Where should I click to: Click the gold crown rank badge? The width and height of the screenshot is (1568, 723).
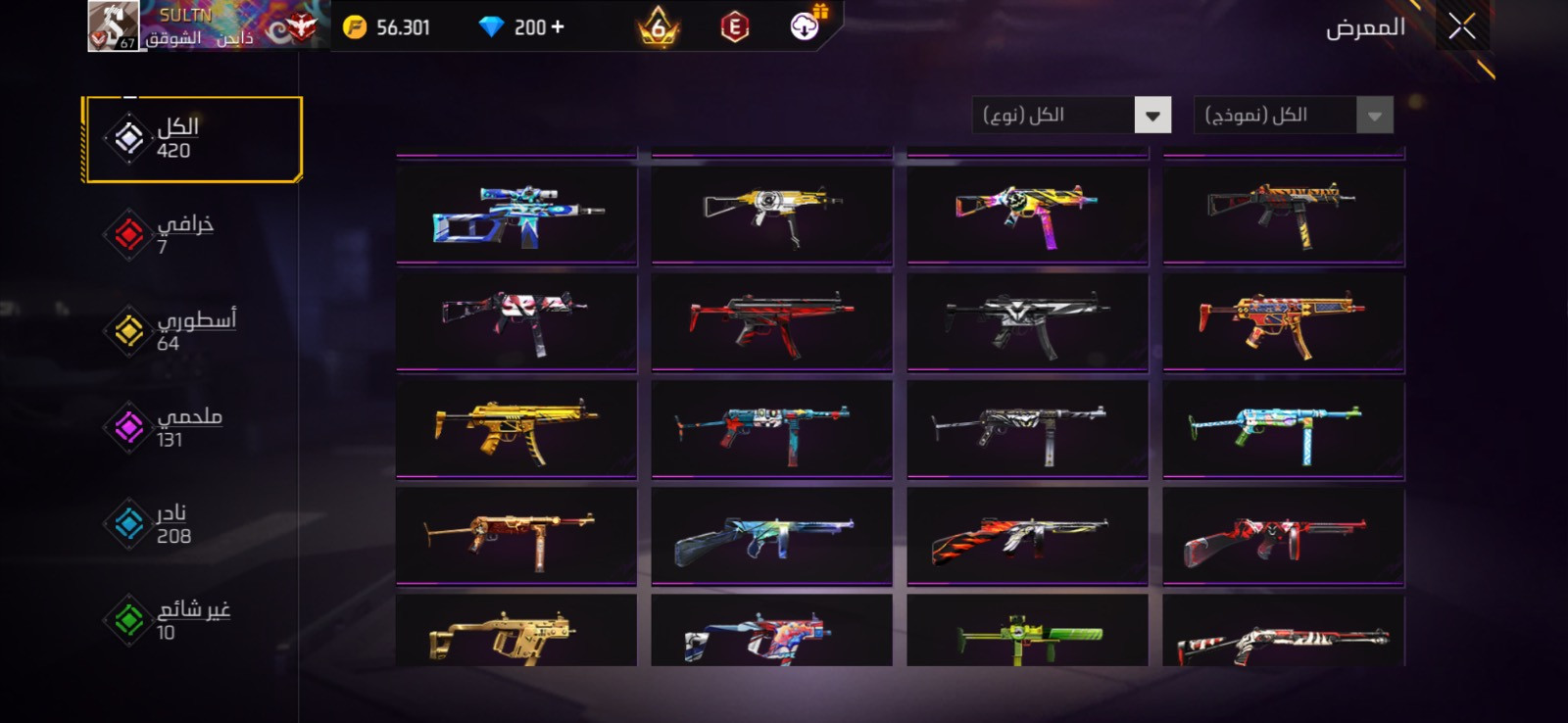click(659, 27)
